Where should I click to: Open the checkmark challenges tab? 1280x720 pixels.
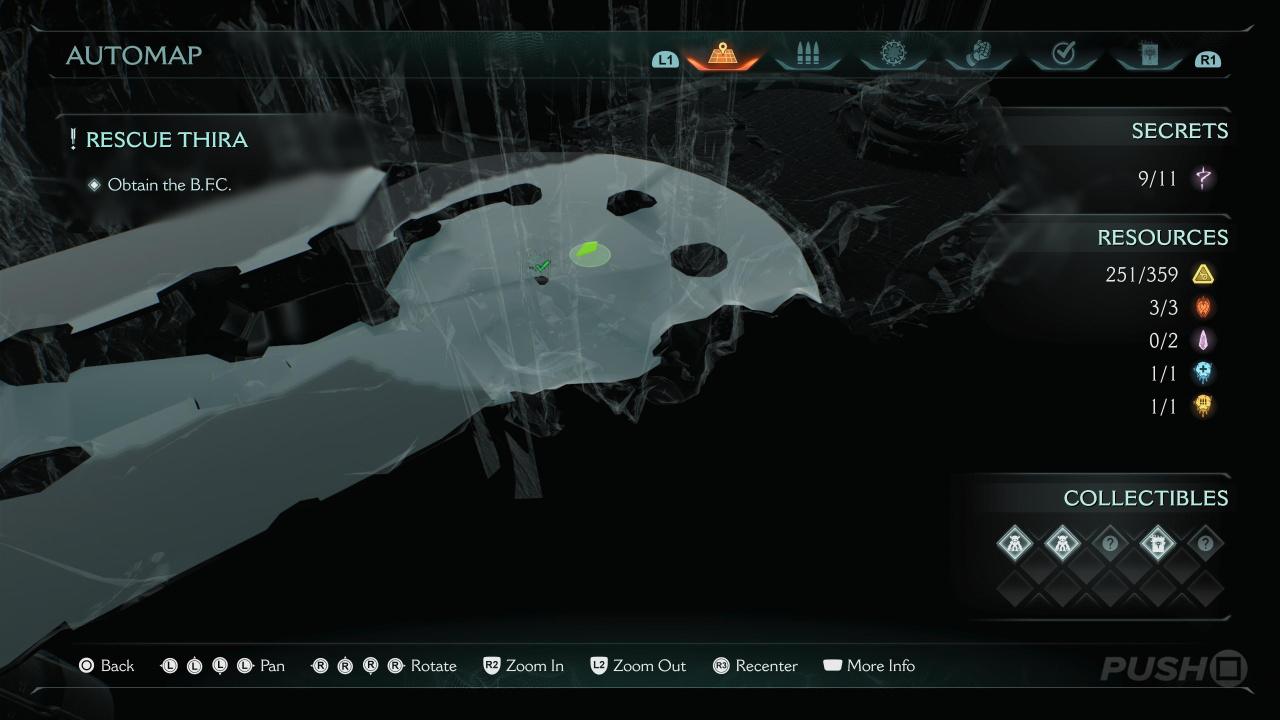click(1063, 54)
